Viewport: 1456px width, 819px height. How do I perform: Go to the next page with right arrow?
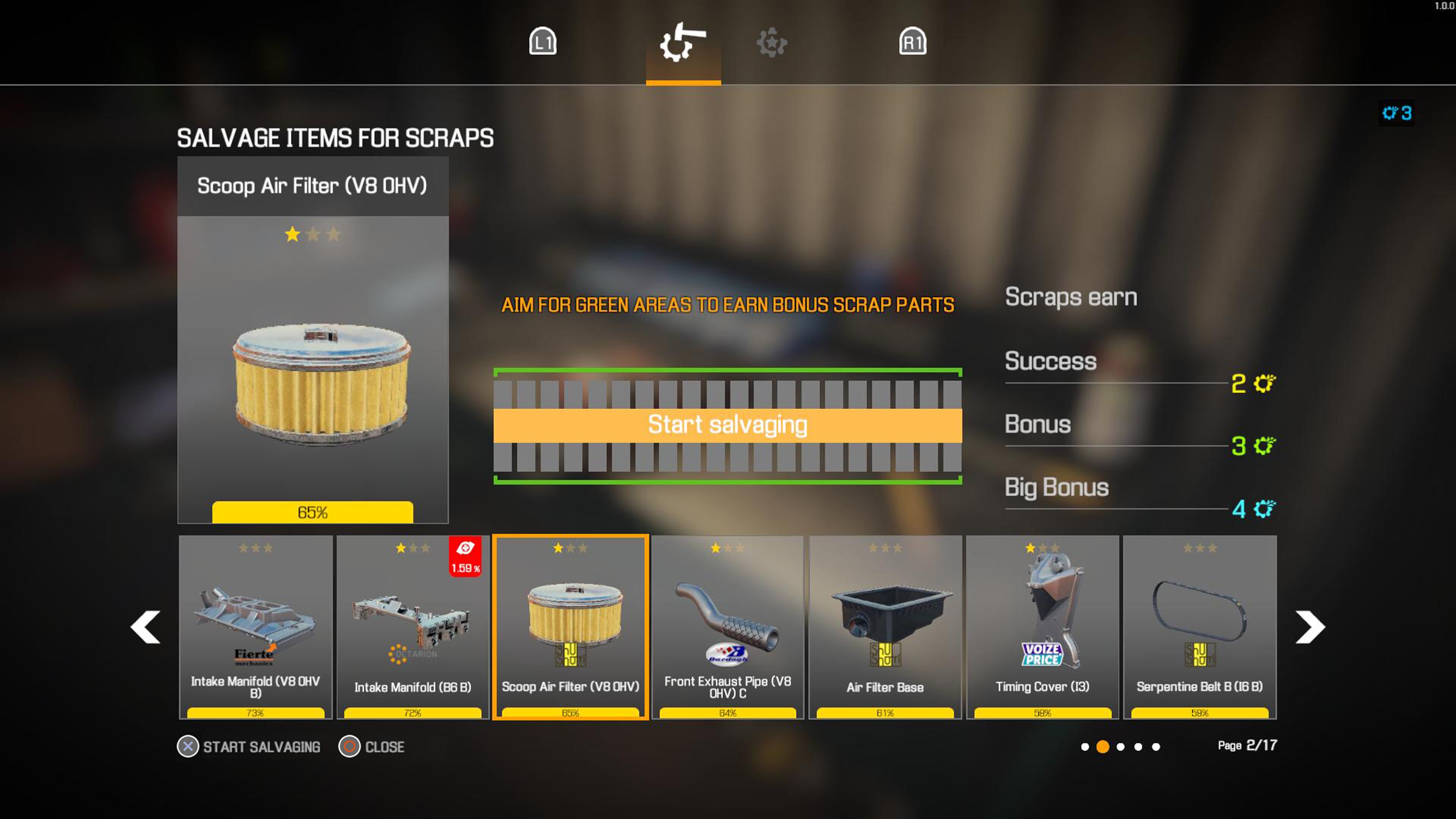[1310, 627]
